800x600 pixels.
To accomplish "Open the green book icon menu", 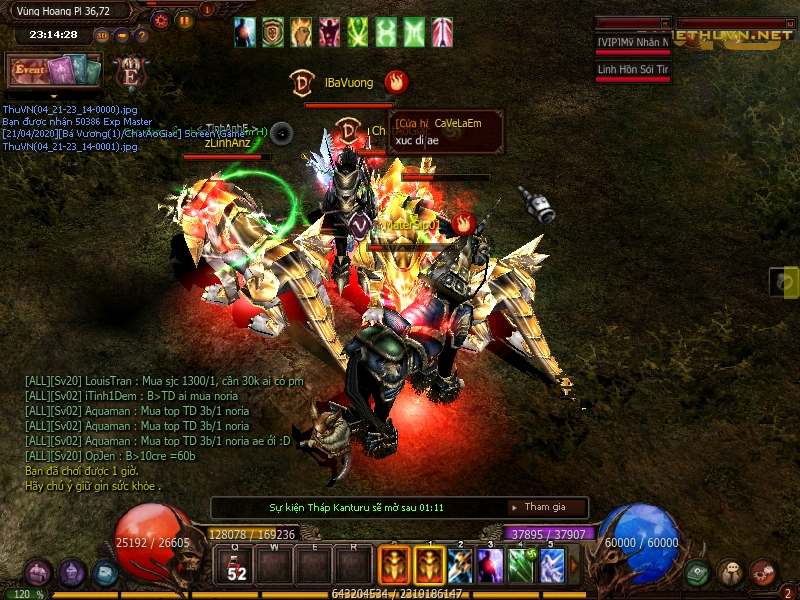I will pyautogui.click(x=697, y=572).
